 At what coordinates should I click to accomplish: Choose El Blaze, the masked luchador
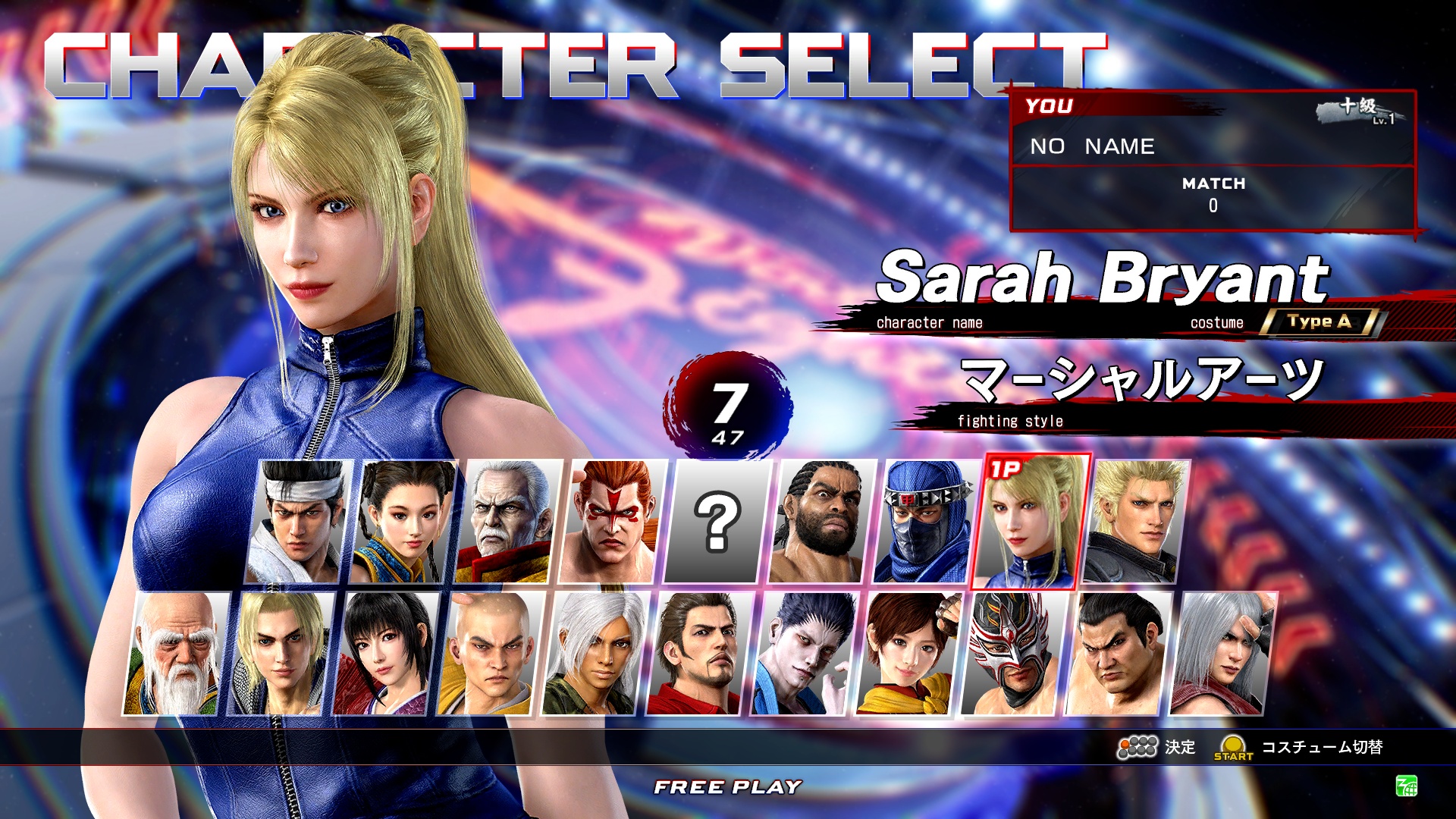point(1013,654)
